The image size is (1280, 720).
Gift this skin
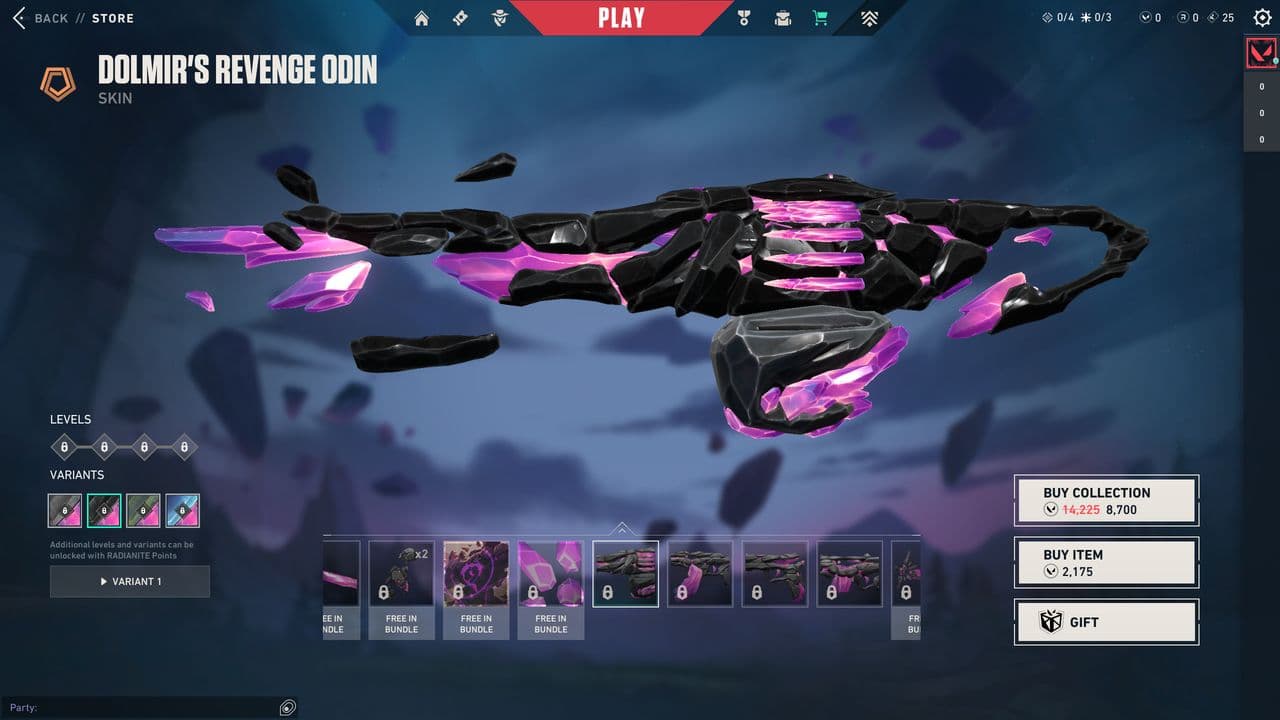tap(1106, 622)
